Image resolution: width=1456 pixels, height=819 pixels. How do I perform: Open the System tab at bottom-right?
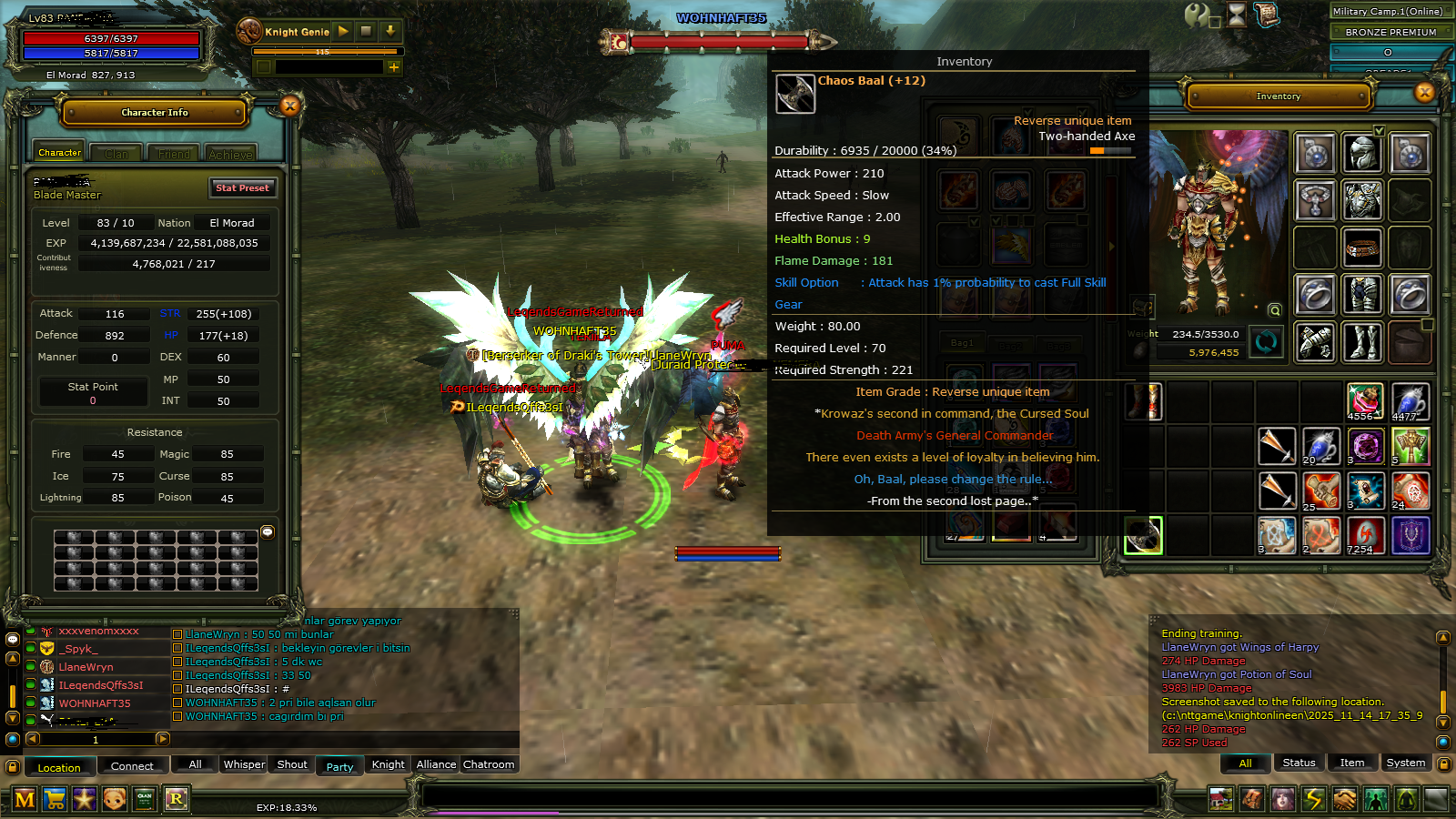click(x=1406, y=763)
